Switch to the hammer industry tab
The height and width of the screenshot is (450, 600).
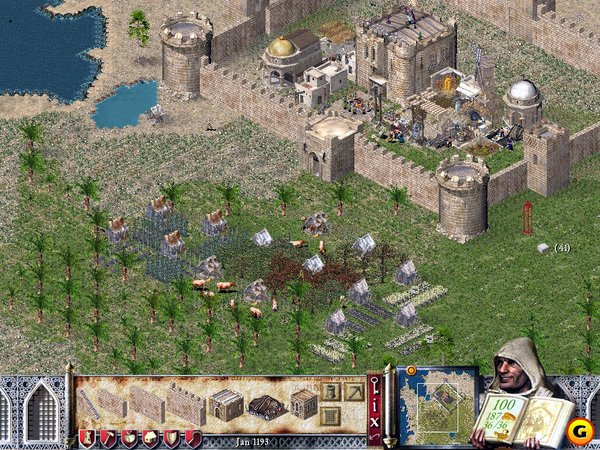[x=108, y=438]
